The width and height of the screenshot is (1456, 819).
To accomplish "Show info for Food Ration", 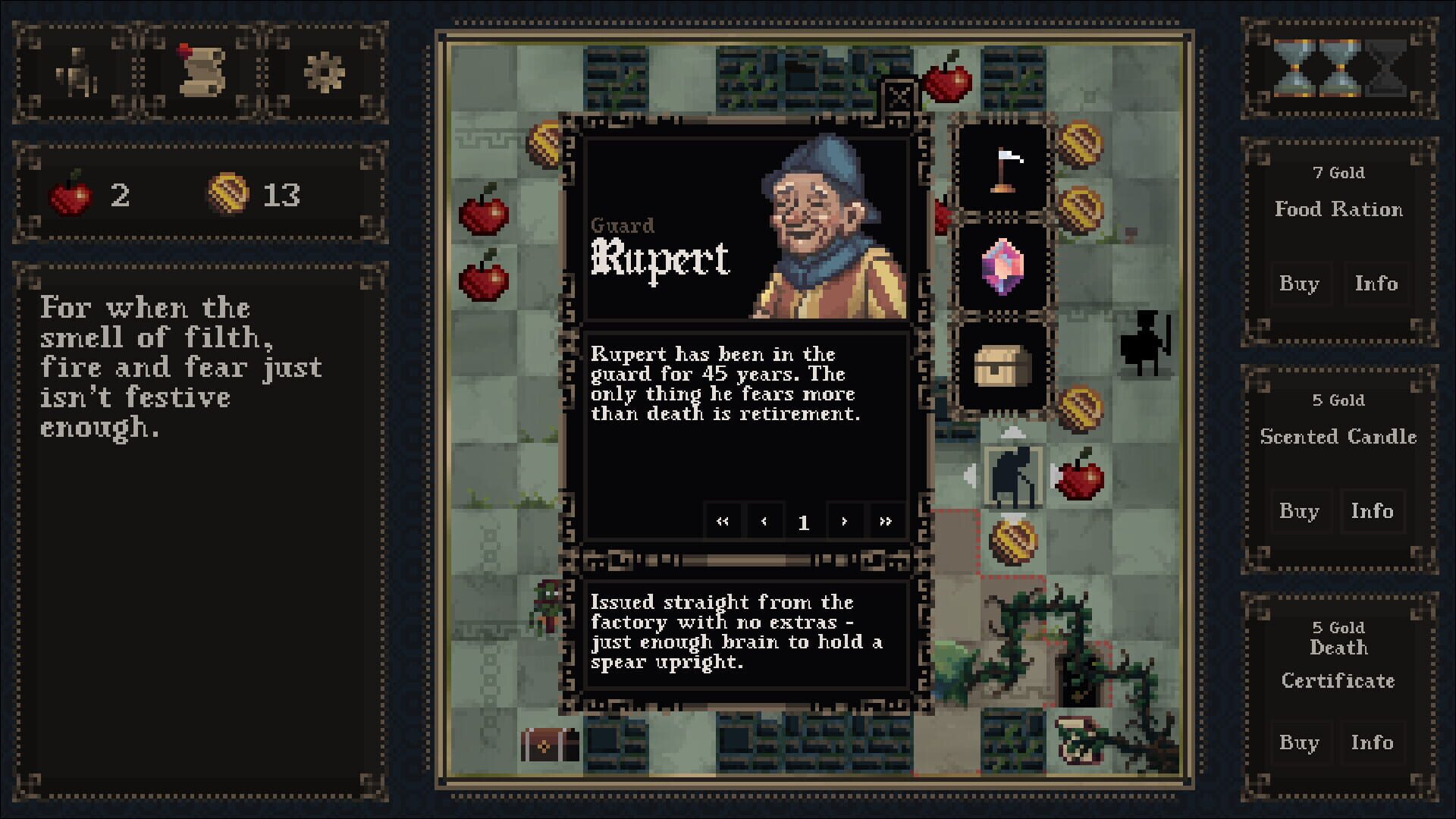I will (1376, 284).
